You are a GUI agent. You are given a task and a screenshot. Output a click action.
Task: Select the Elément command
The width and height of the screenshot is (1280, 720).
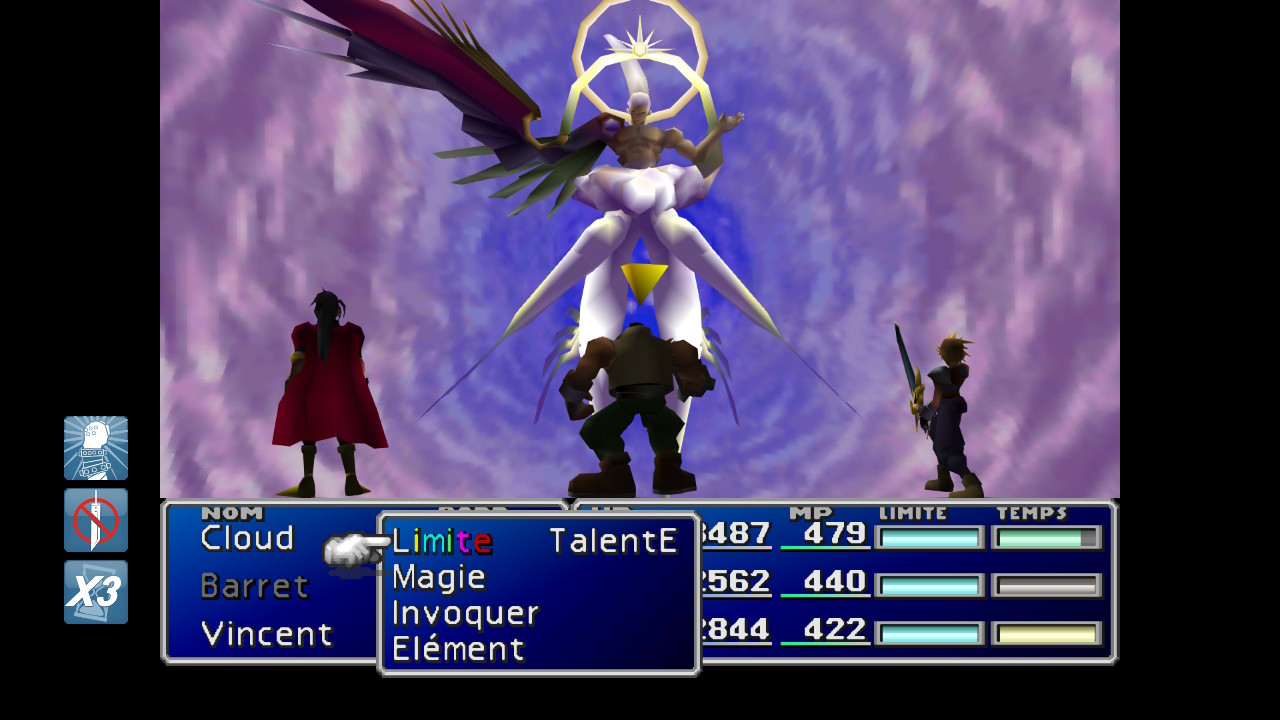tap(457, 649)
